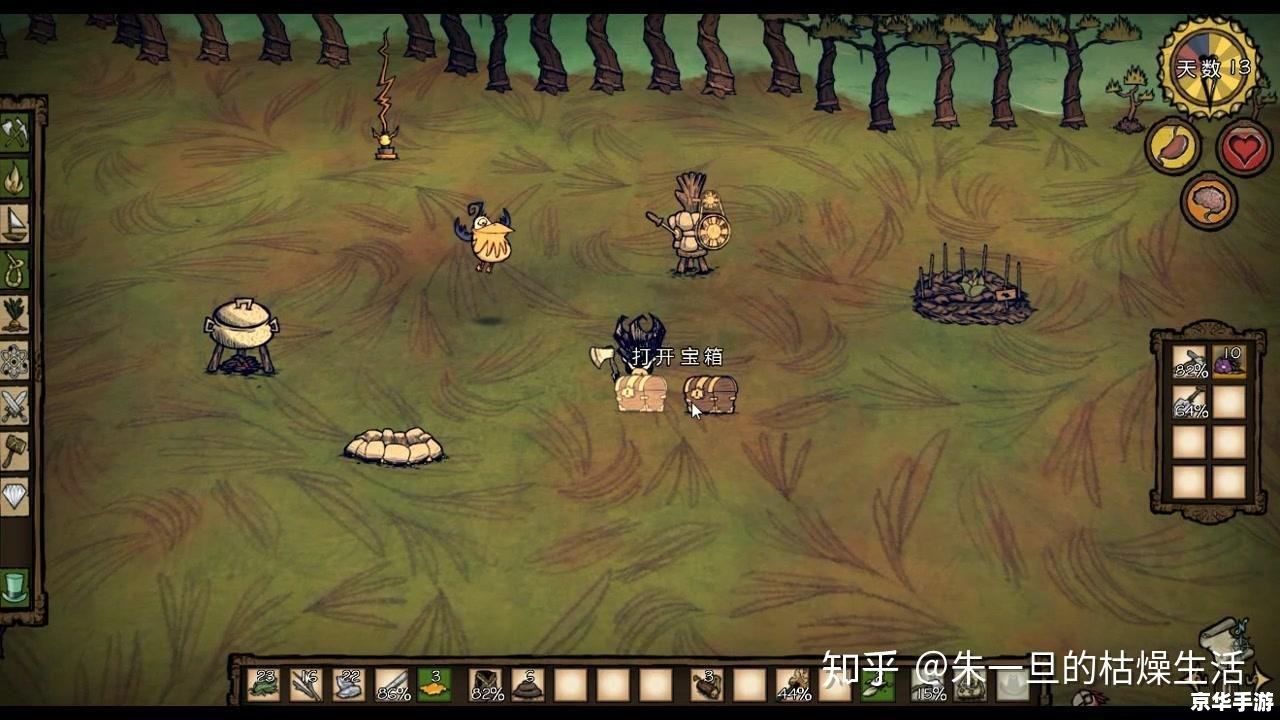Choose the 64% shovel in the backpack
Screen dimensions: 1280x720
1189,402
